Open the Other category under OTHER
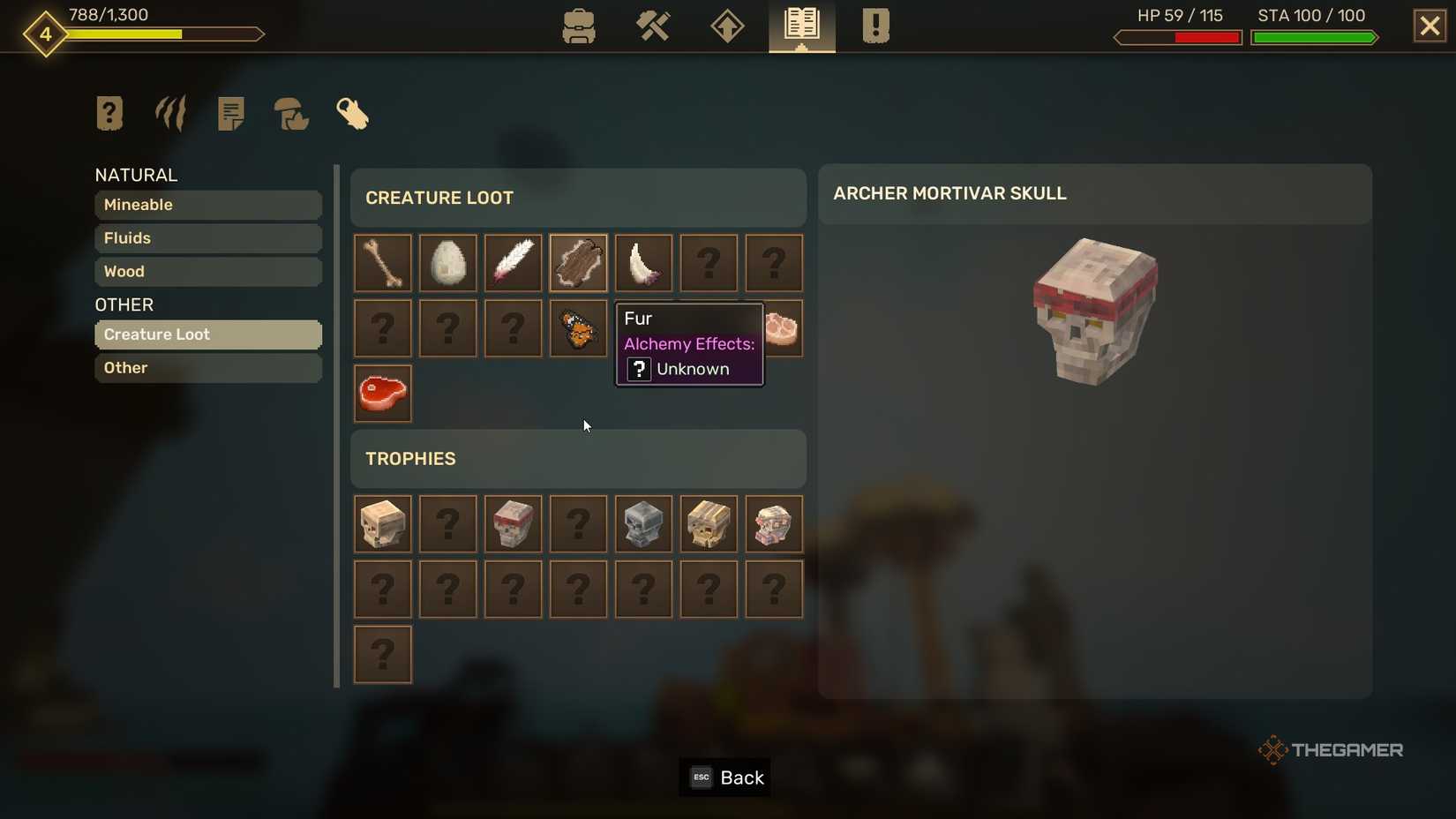Image resolution: width=1456 pixels, height=819 pixels. point(207,368)
